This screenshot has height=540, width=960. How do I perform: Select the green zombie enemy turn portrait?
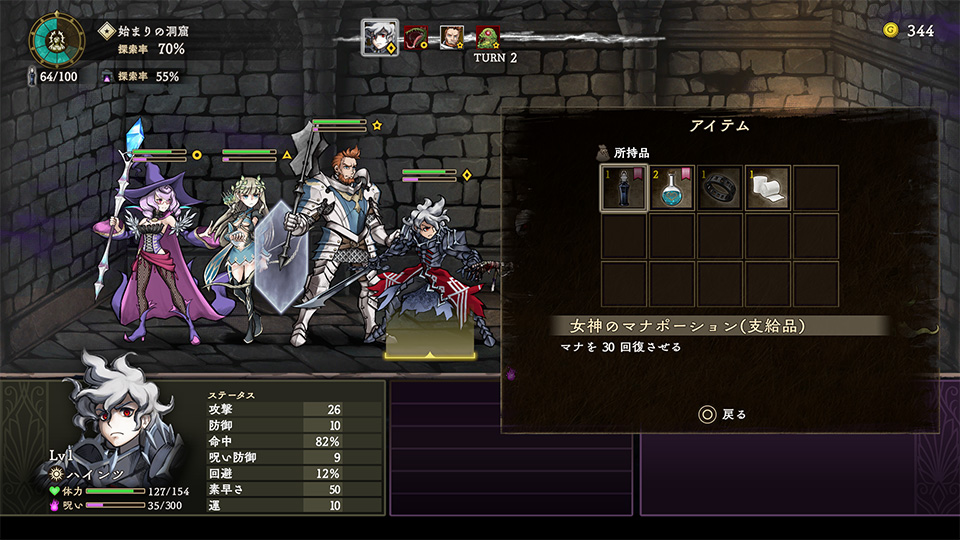click(x=488, y=38)
